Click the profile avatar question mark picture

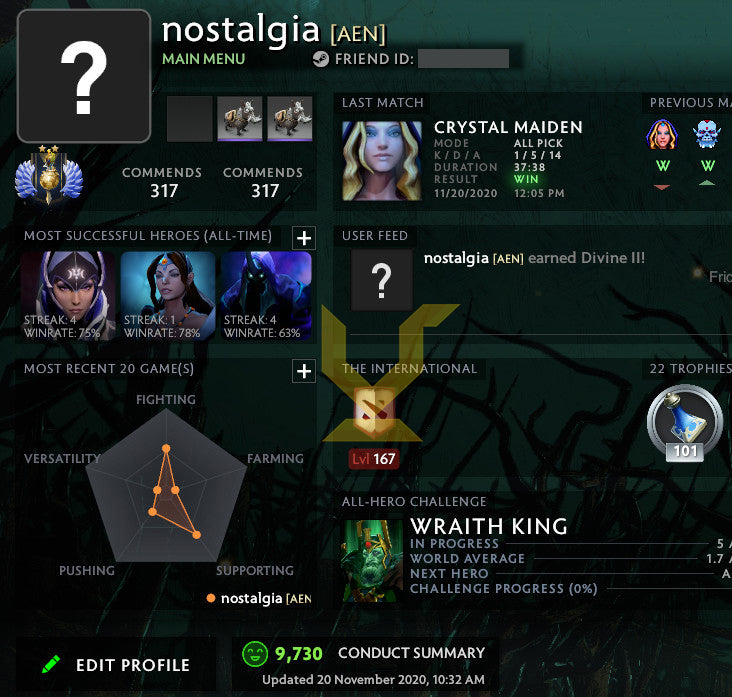pos(84,77)
